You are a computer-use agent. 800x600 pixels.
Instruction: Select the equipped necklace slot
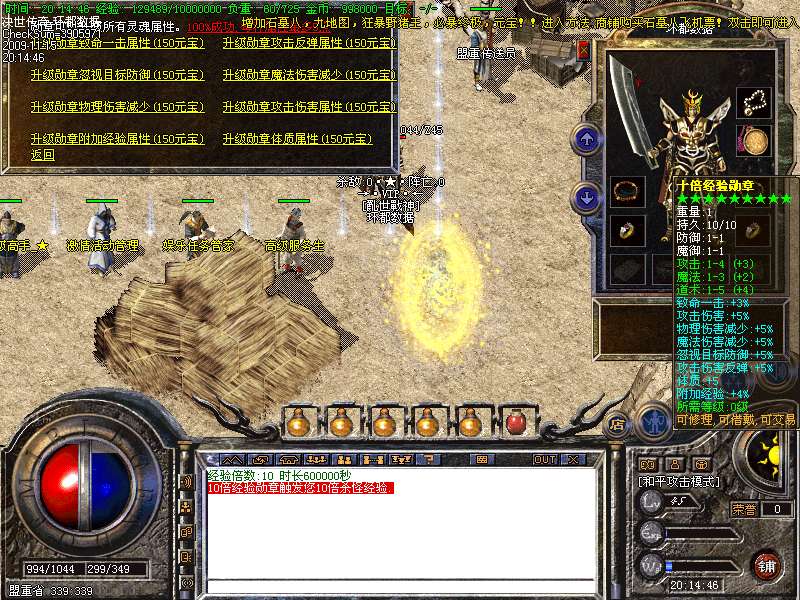point(753,103)
